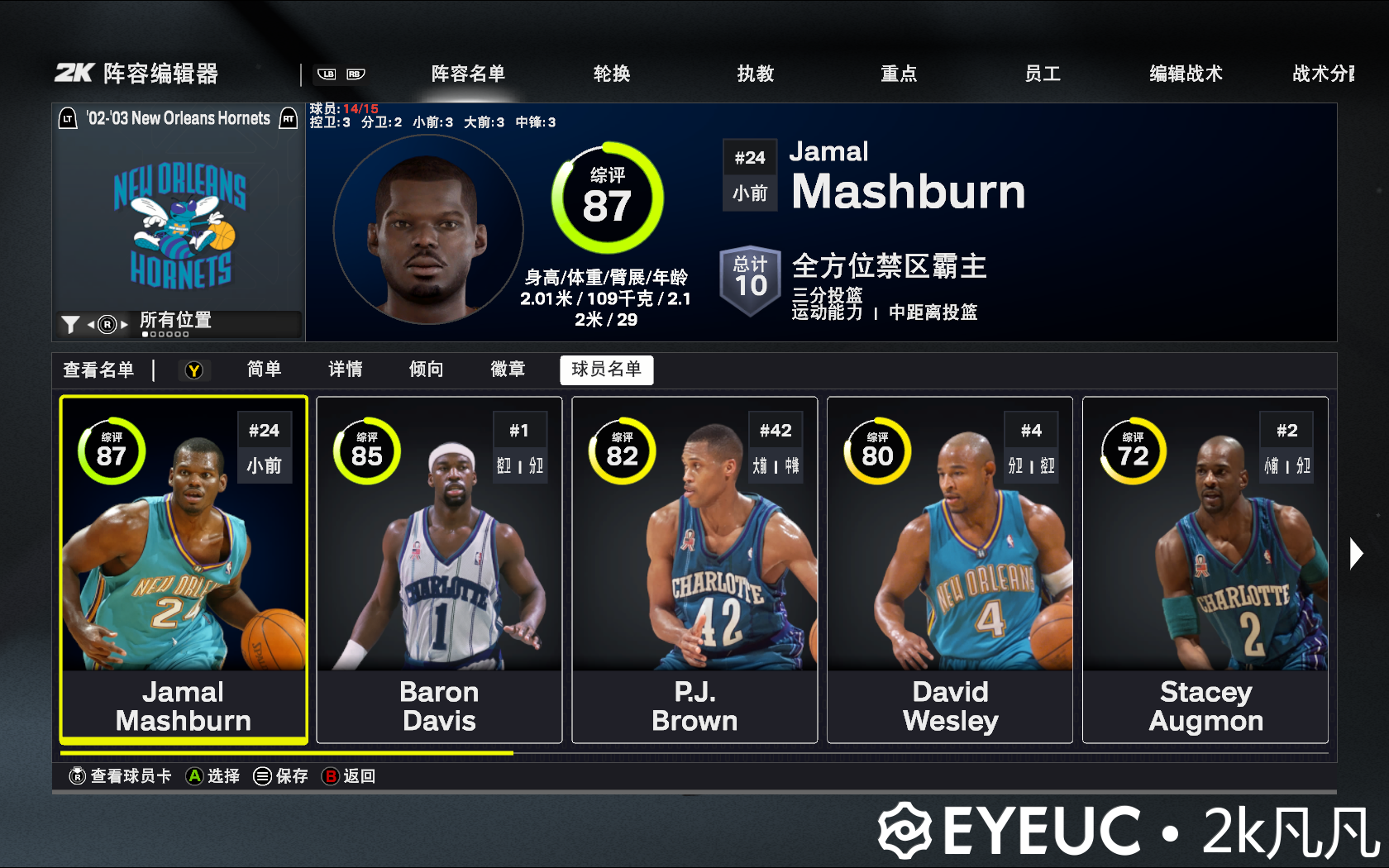Open the 倾向 tendencies view
The width and height of the screenshot is (1389, 868).
[427, 370]
